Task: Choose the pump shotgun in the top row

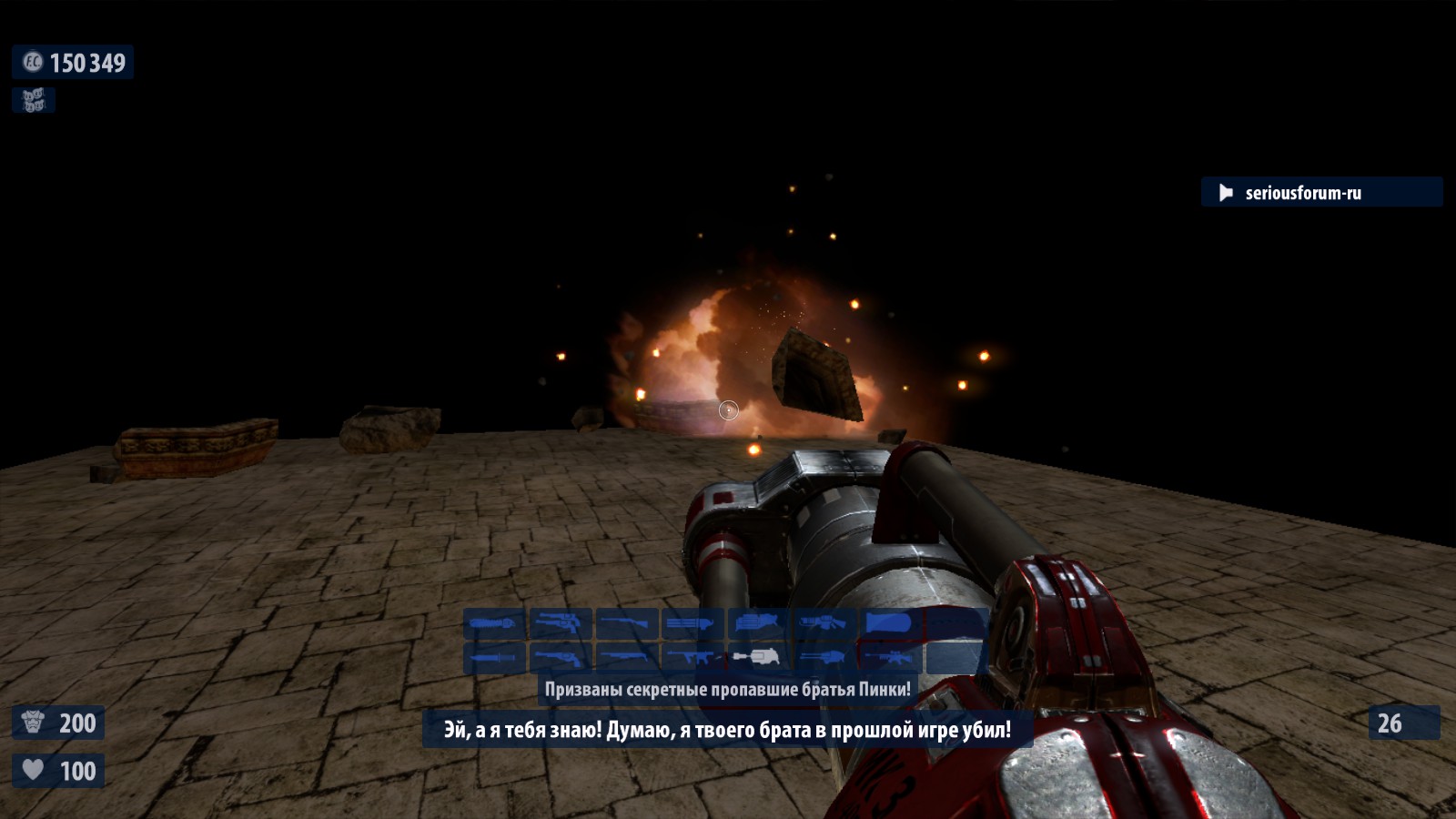Action: (627, 624)
